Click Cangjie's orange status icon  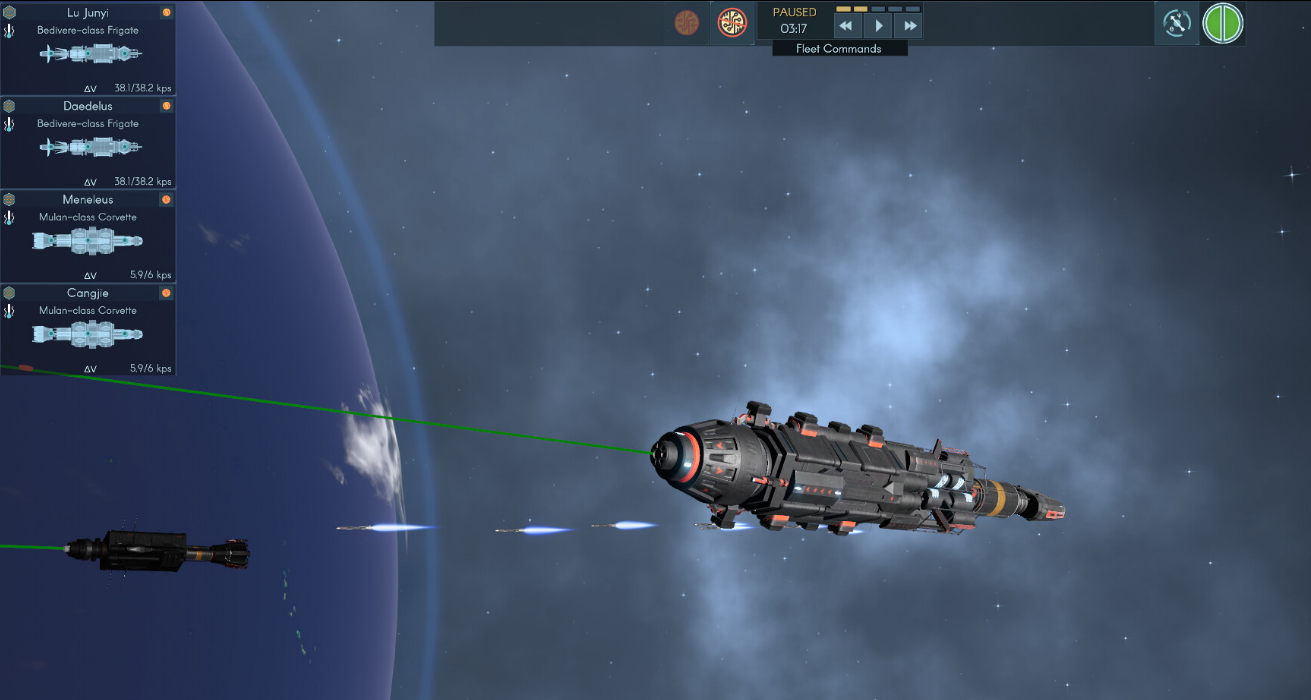click(x=166, y=293)
